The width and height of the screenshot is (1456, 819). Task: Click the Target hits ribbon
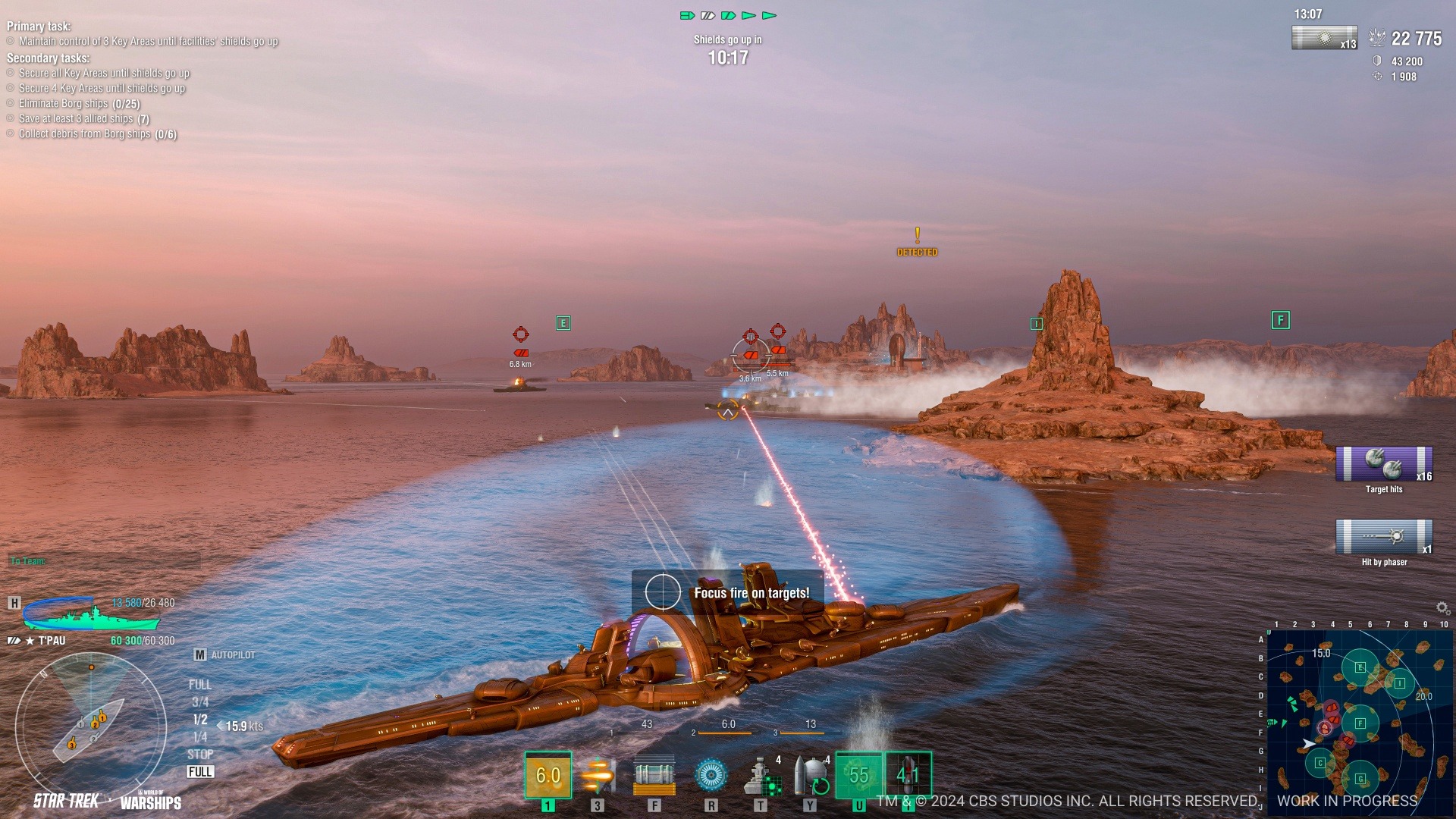(1384, 465)
